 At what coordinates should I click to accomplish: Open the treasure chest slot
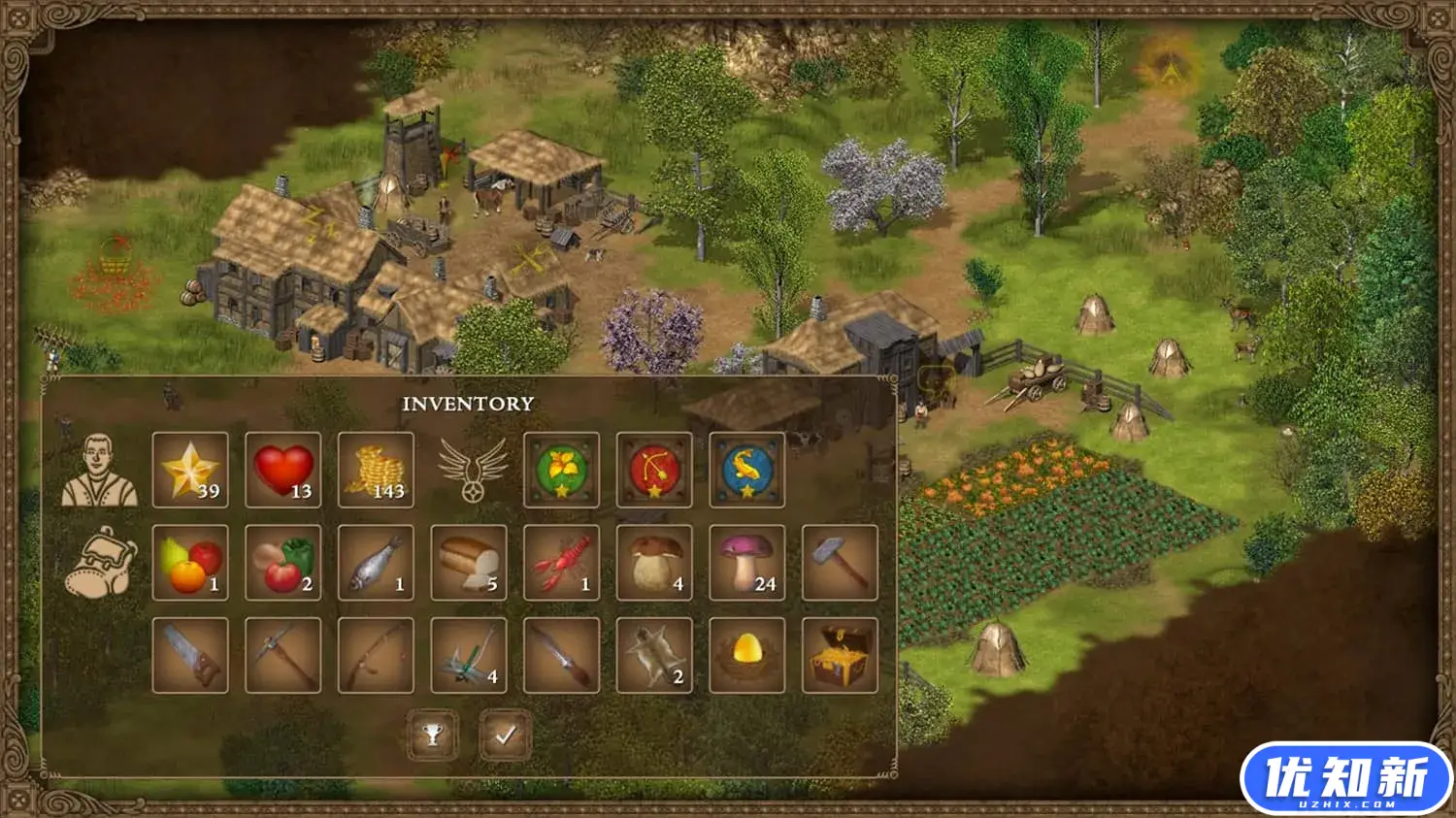(840, 656)
